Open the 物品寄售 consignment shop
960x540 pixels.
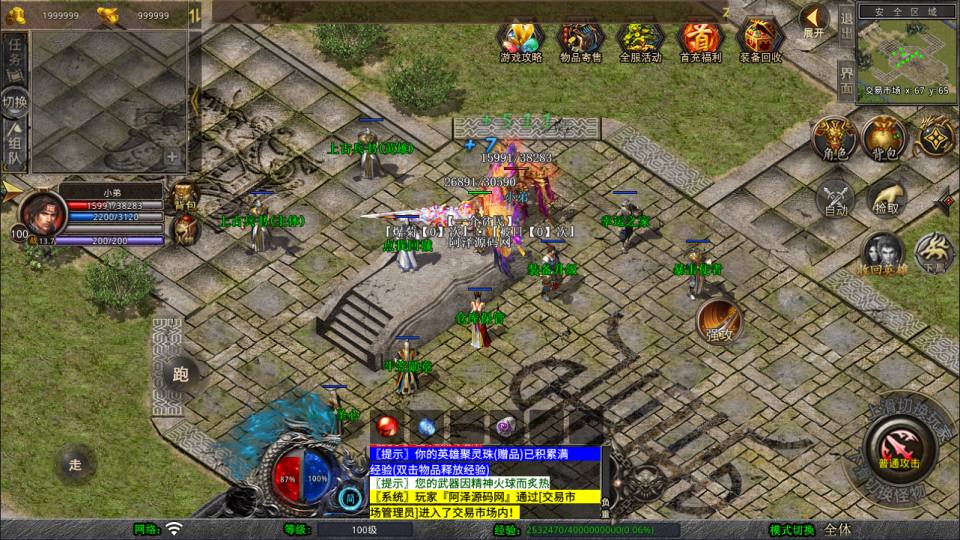[580, 38]
